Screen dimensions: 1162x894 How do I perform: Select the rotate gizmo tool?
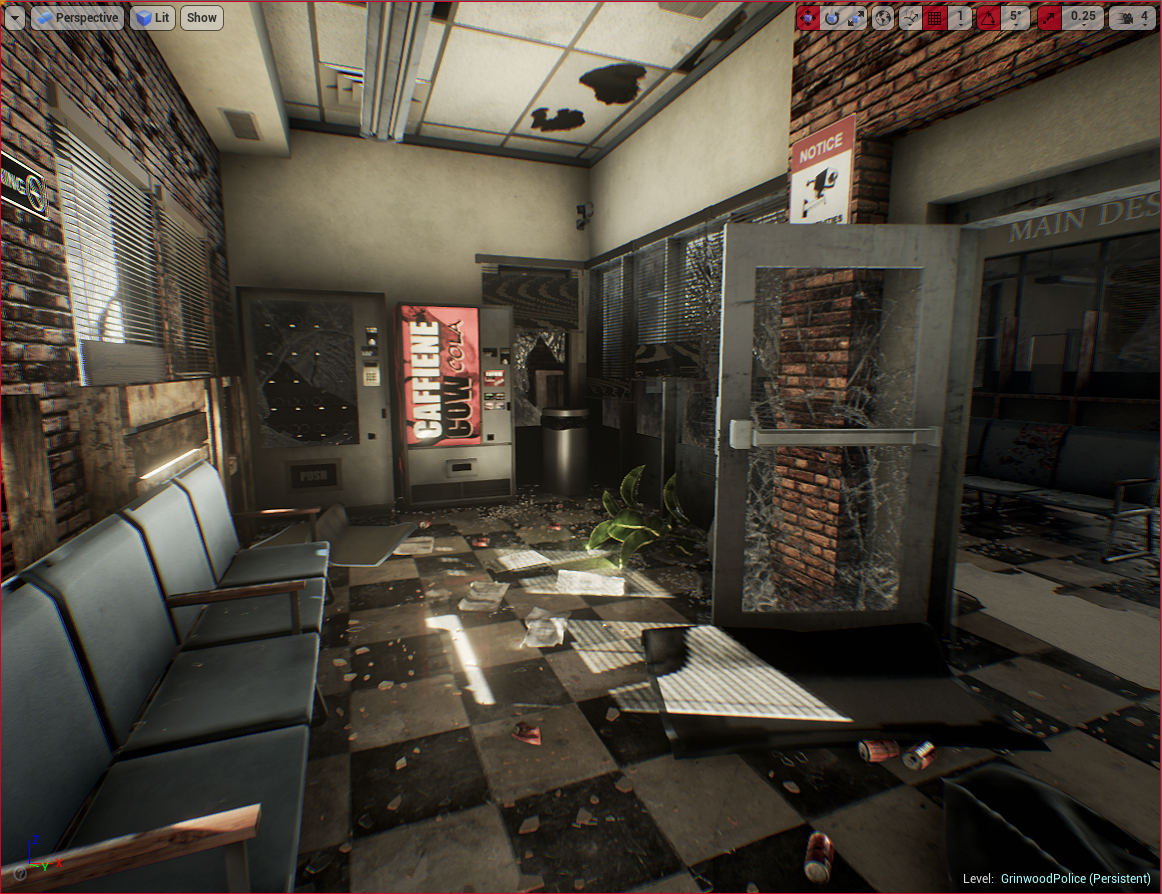pyautogui.click(x=832, y=17)
